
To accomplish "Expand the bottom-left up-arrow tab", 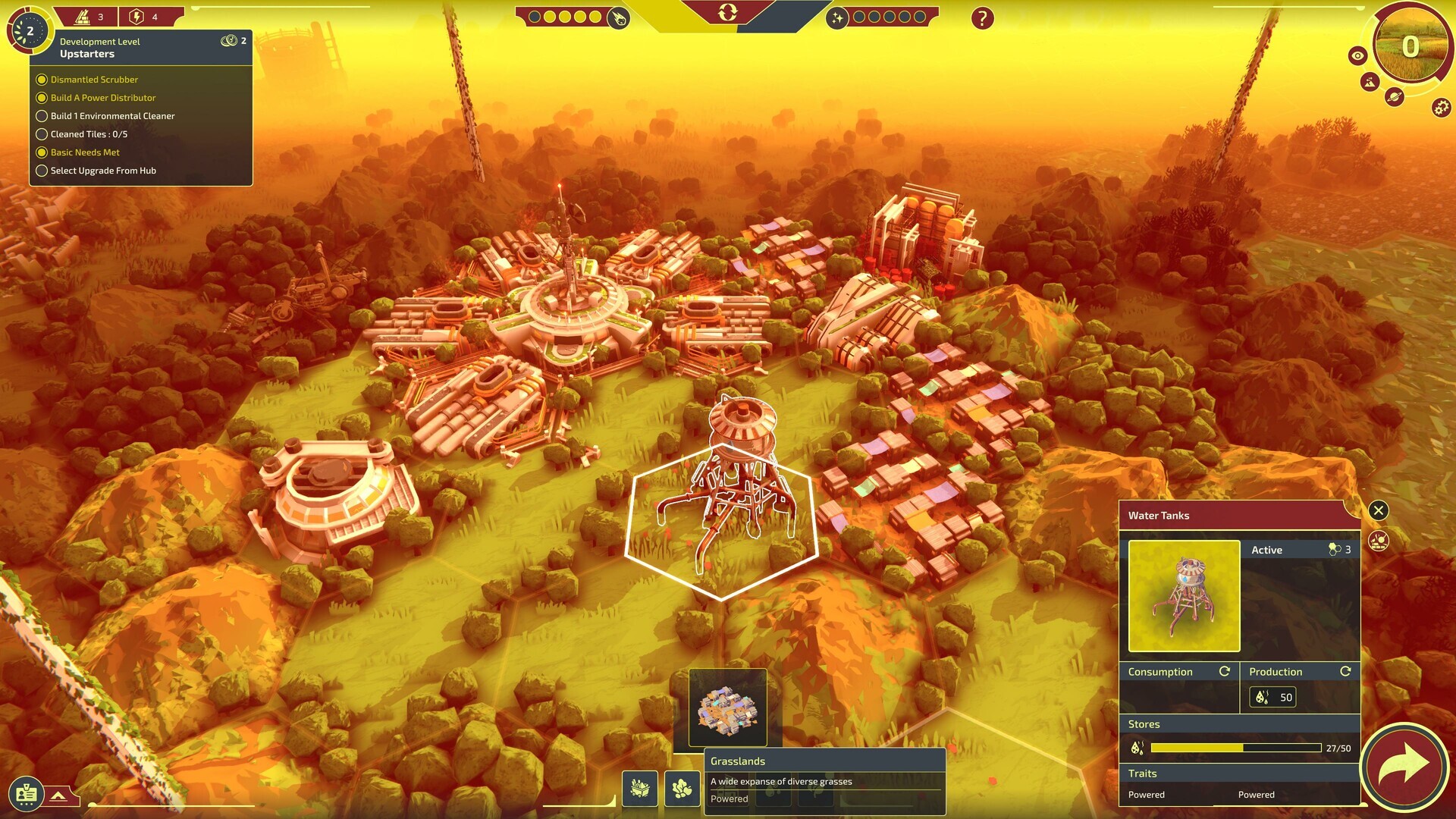I will click(58, 795).
